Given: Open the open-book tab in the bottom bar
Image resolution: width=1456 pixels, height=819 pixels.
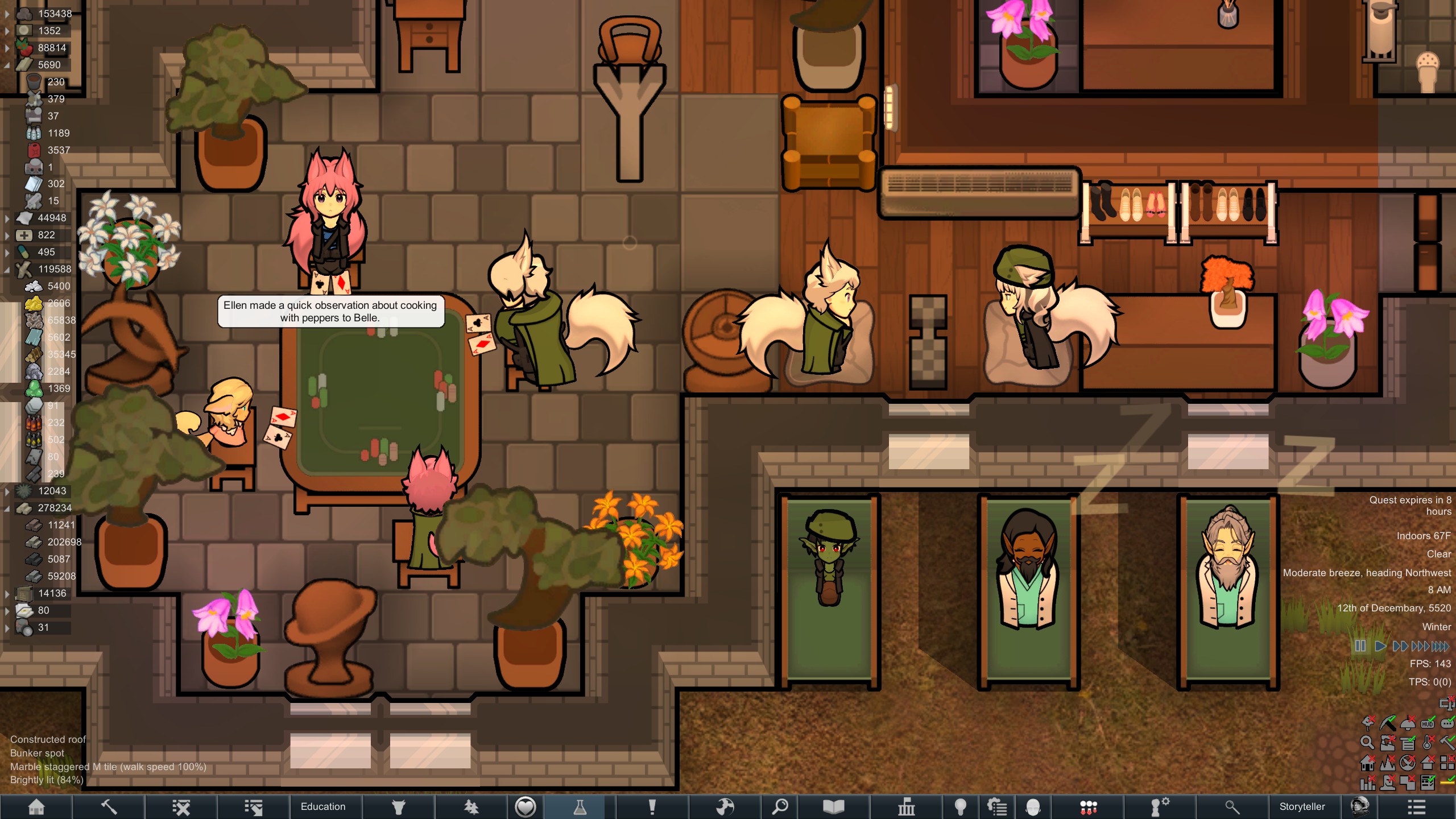Looking at the screenshot, I should pyautogui.click(x=833, y=806).
